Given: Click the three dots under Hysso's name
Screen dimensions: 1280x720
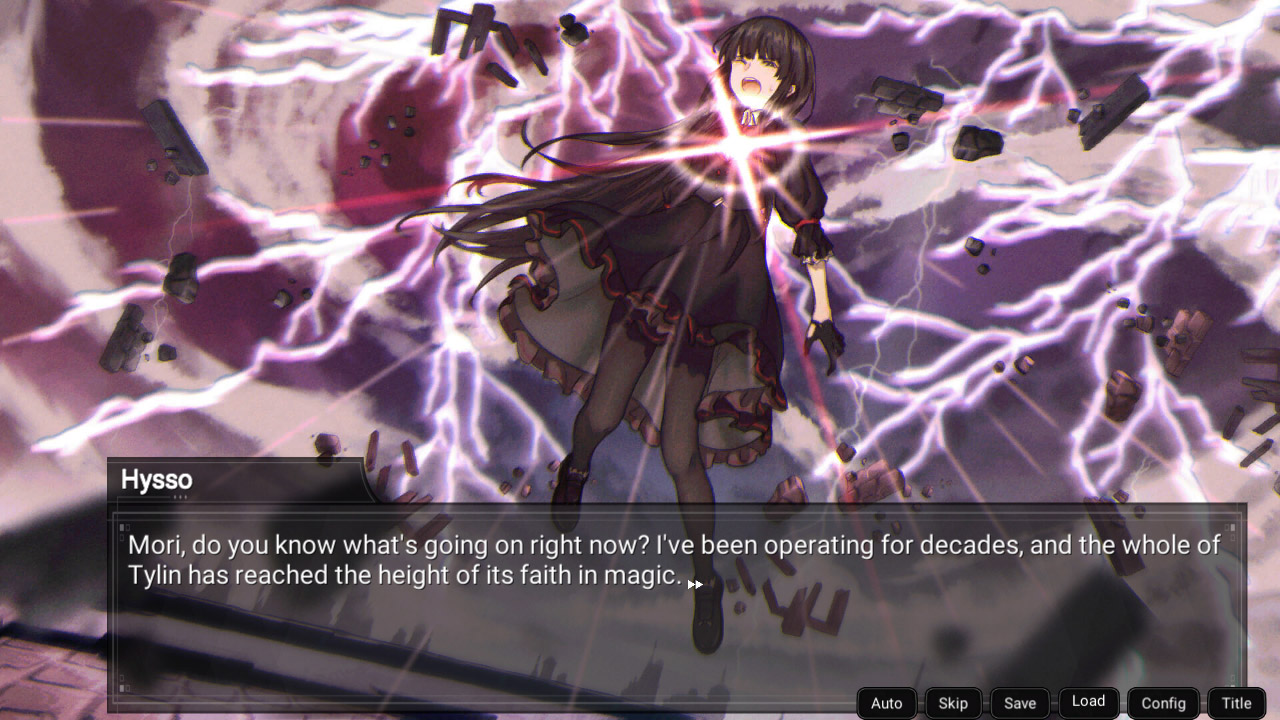Looking at the screenshot, I should coord(181,497).
